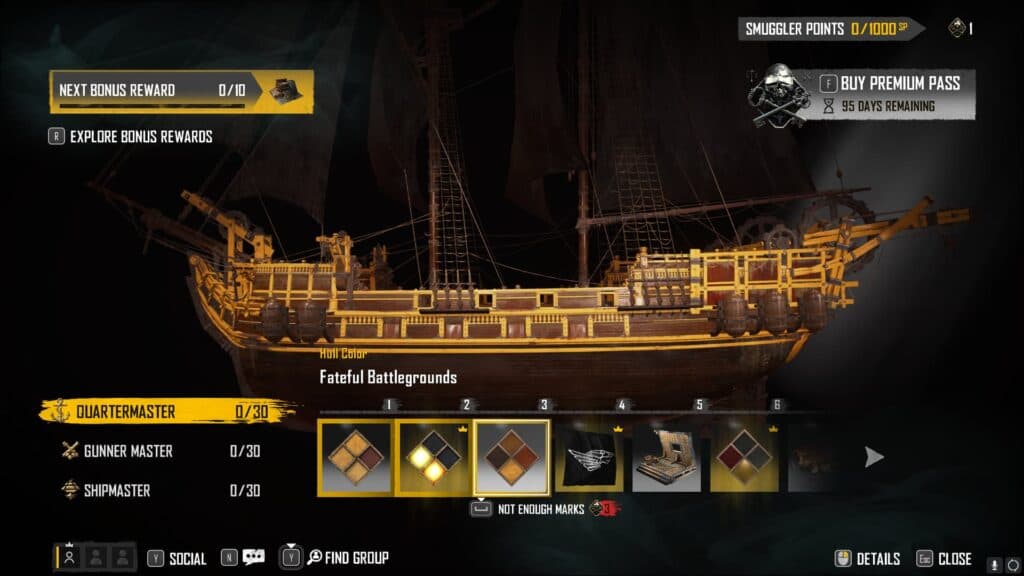Show next rewards with the right arrow
The height and width of the screenshot is (576, 1024).
pyautogui.click(x=874, y=457)
